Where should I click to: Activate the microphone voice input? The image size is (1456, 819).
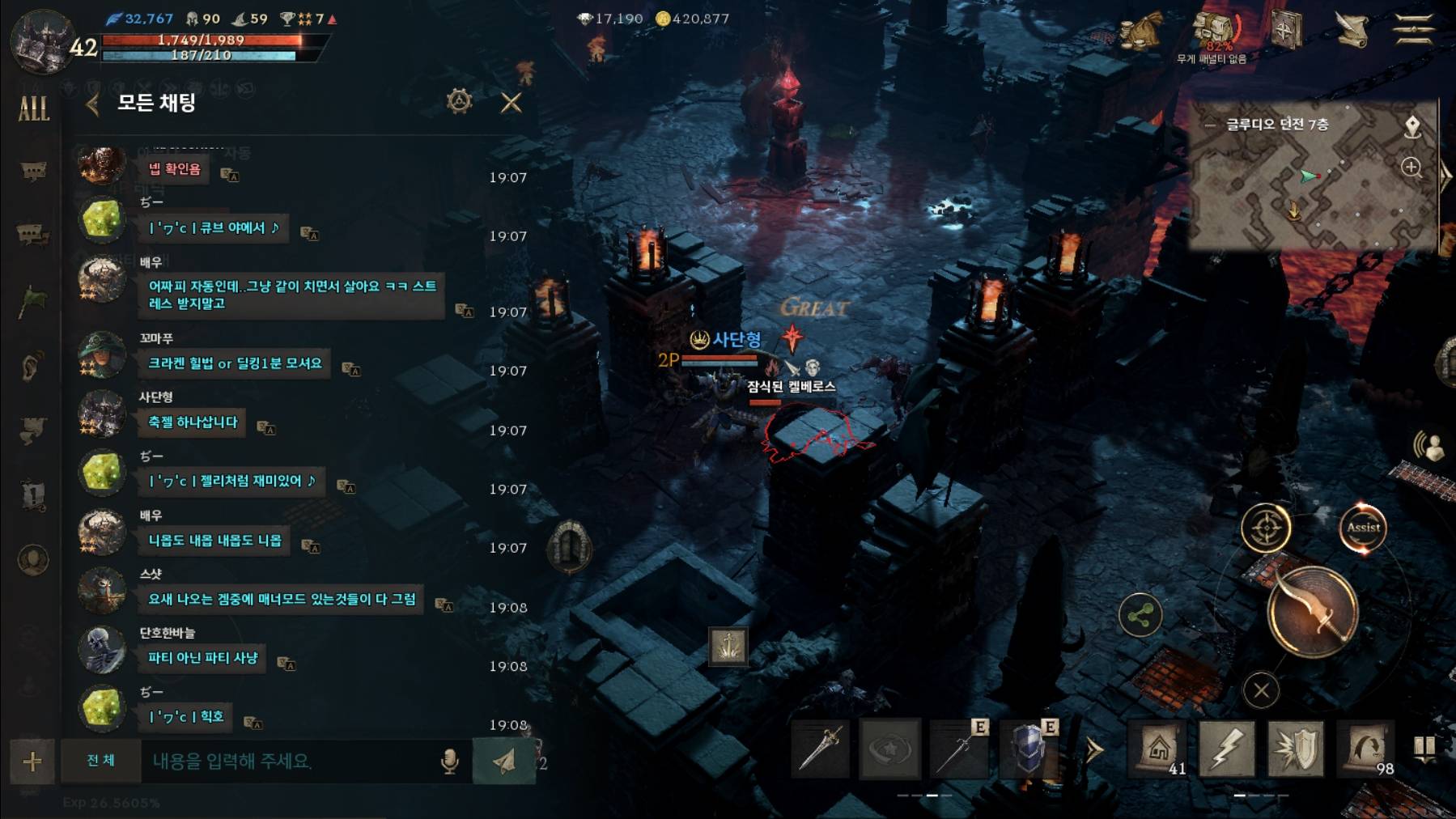[449, 761]
